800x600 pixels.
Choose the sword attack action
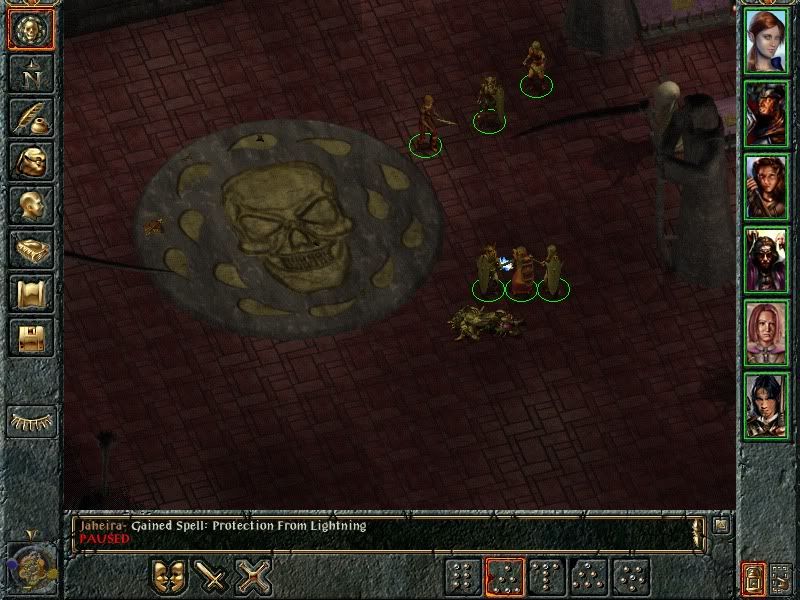pos(212,577)
